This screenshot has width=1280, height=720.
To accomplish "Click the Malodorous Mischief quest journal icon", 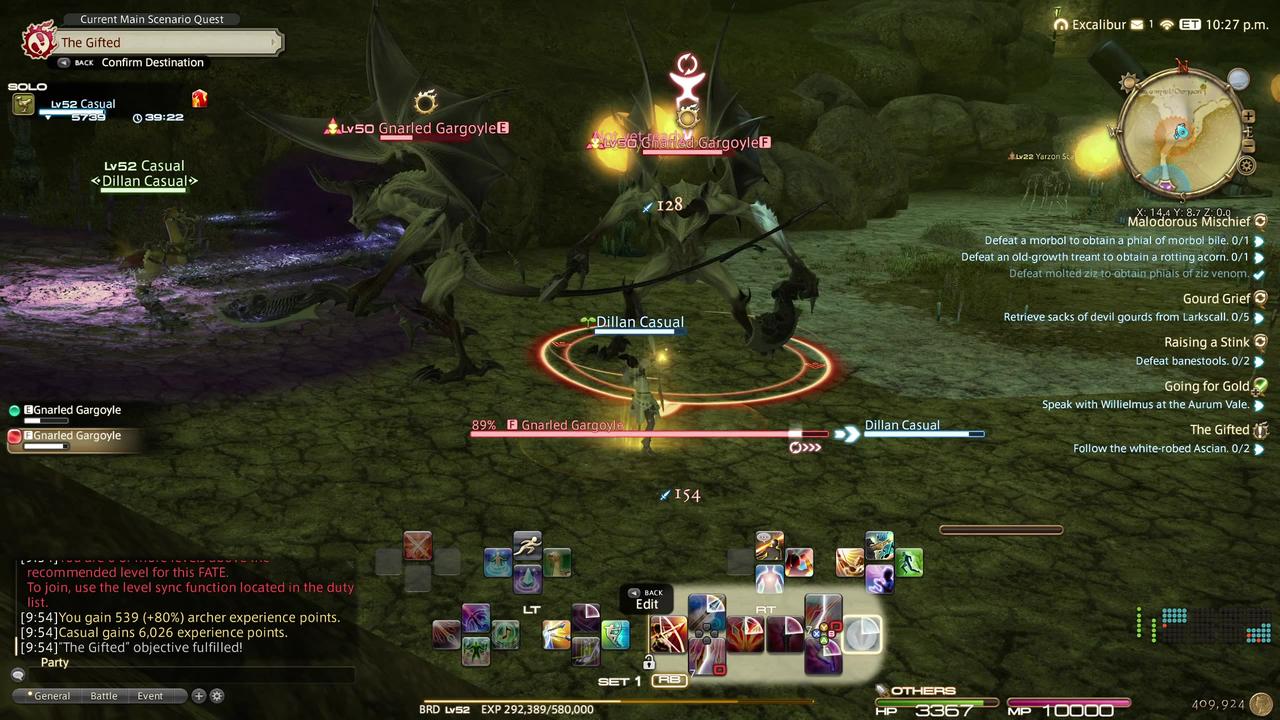I will click(1260, 221).
